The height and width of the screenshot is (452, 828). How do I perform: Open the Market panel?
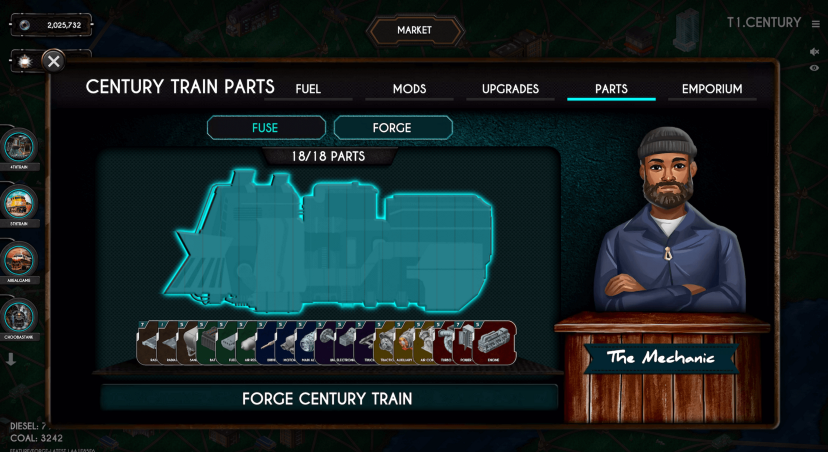(414, 31)
